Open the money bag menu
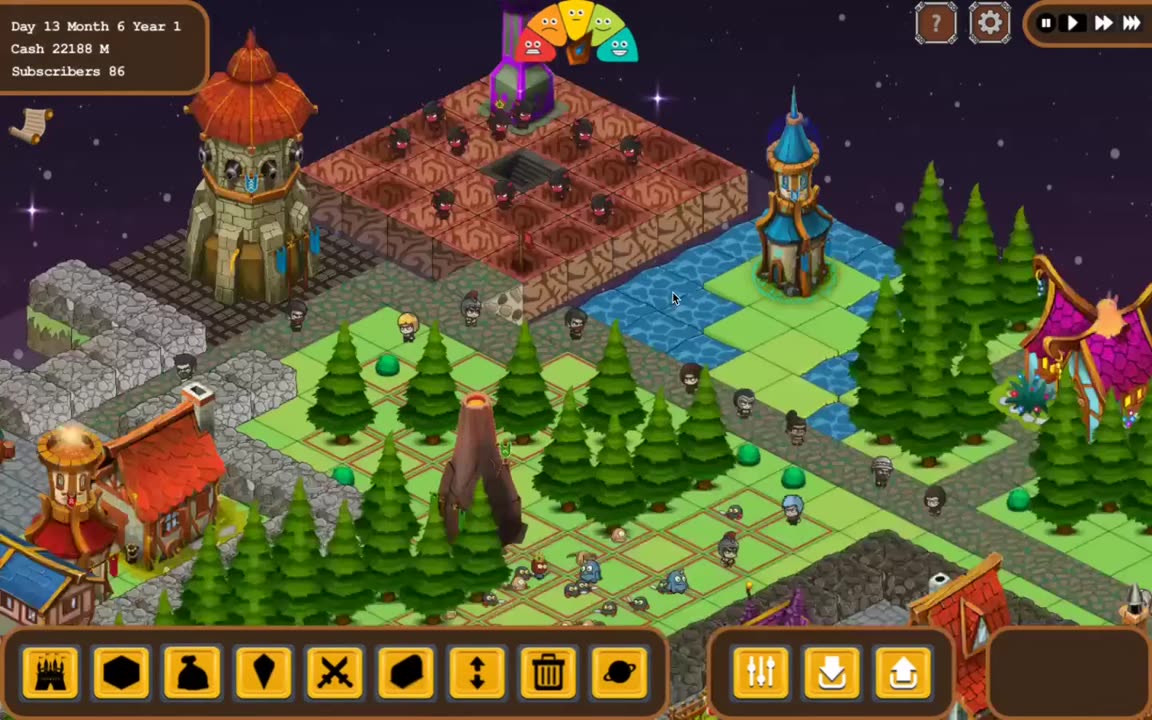Image resolution: width=1152 pixels, height=720 pixels. (x=192, y=671)
